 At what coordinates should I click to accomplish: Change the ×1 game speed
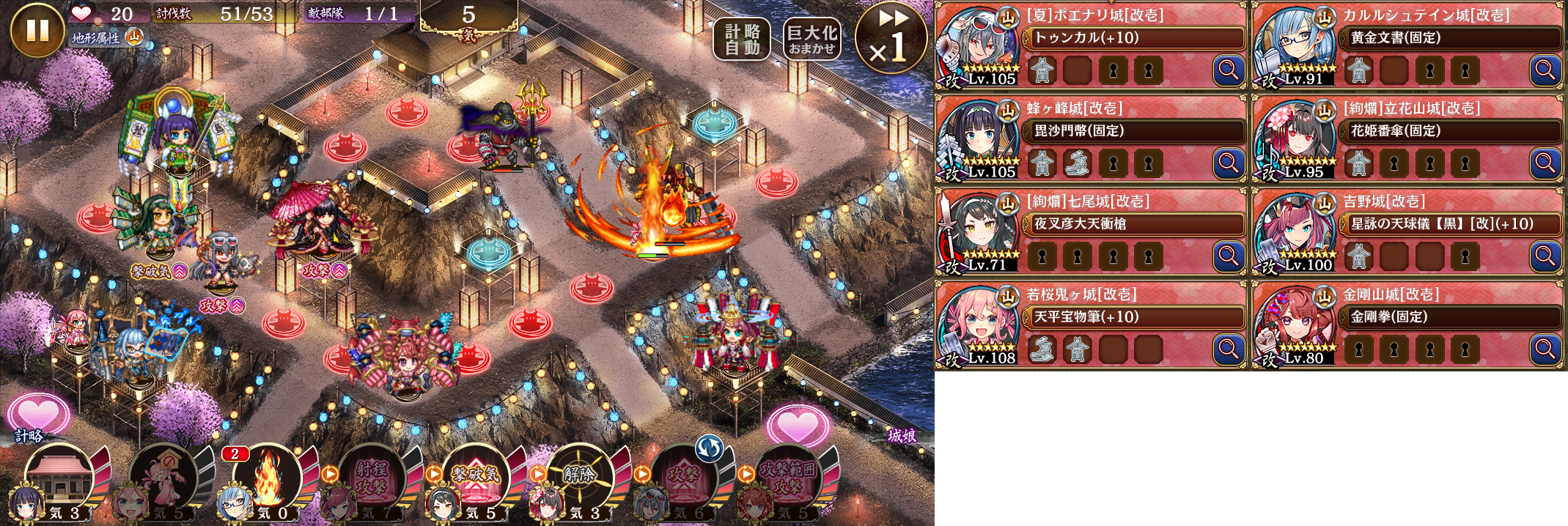tap(891, 38)
